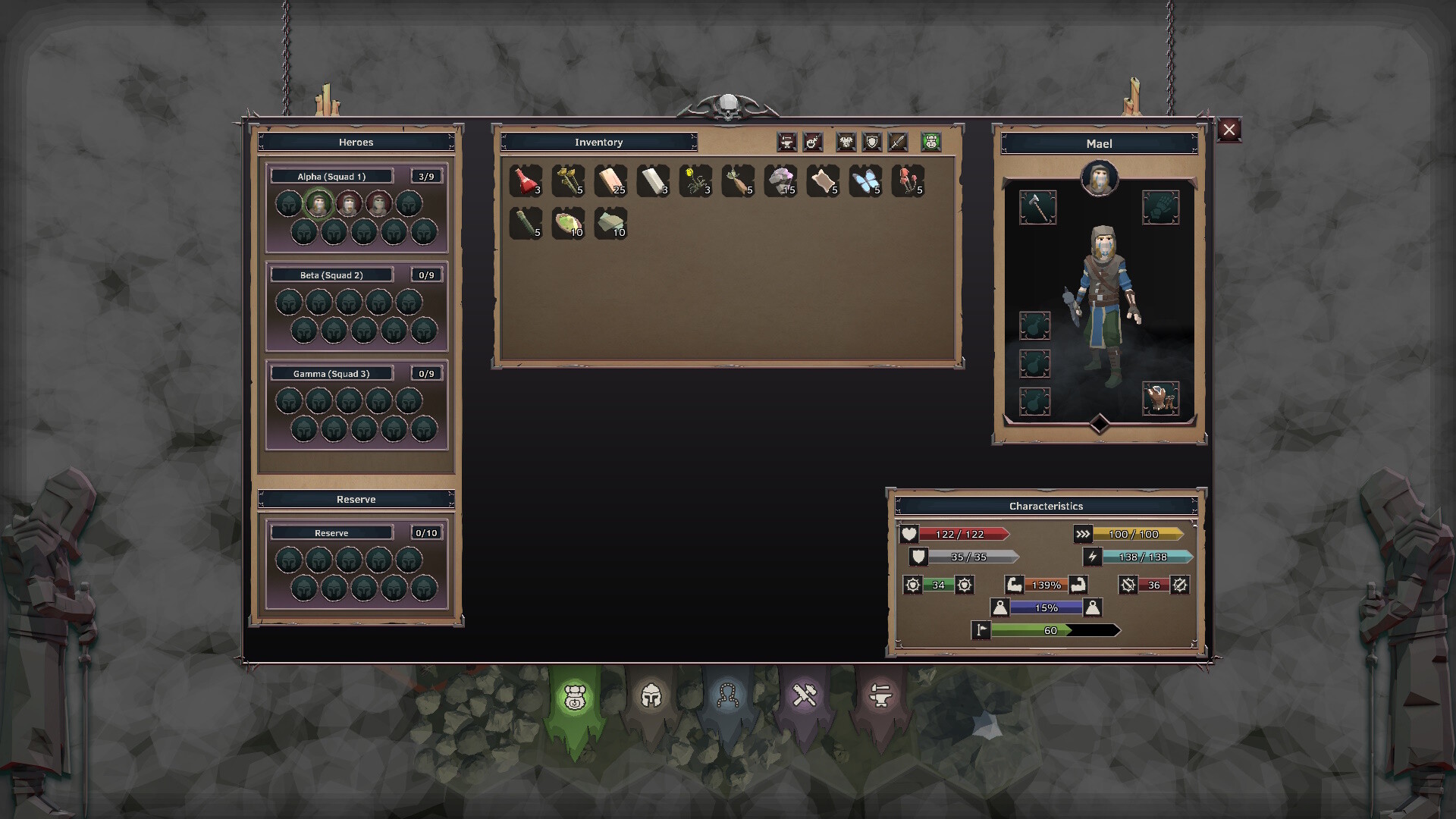Select the highlighted hero in Alpha squad
Viewport: 1456px width, 819px height.
[x=318, y=204]
